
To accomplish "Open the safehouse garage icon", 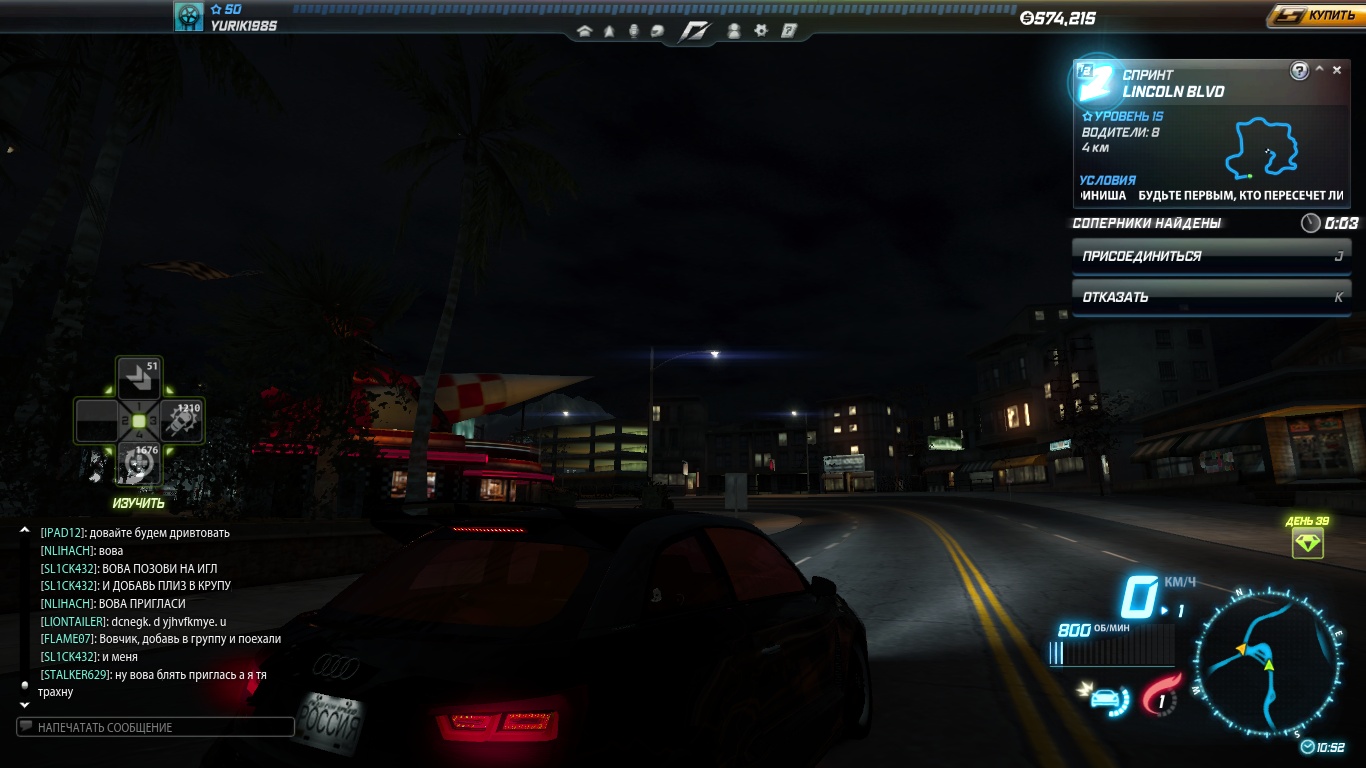I will 585,31.
